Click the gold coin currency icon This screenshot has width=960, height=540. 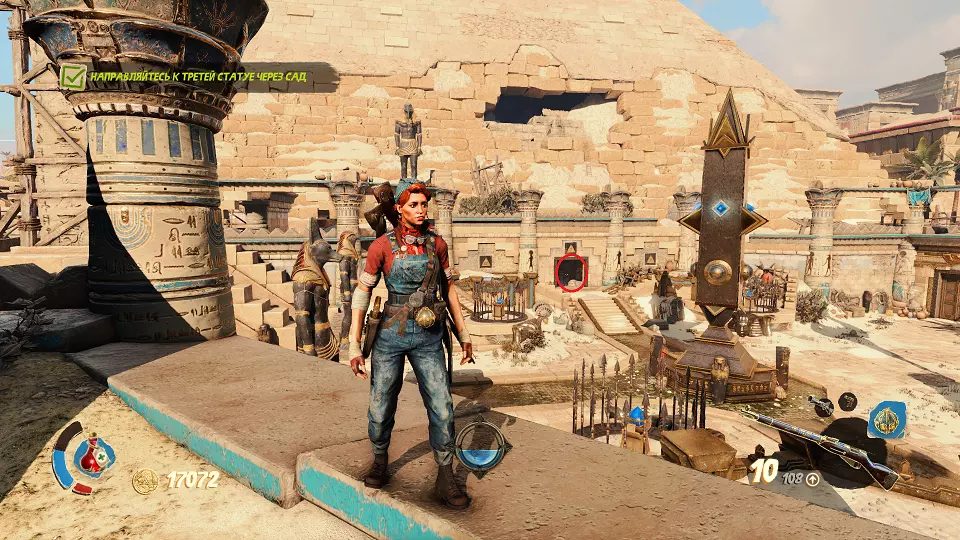(146, 480)
